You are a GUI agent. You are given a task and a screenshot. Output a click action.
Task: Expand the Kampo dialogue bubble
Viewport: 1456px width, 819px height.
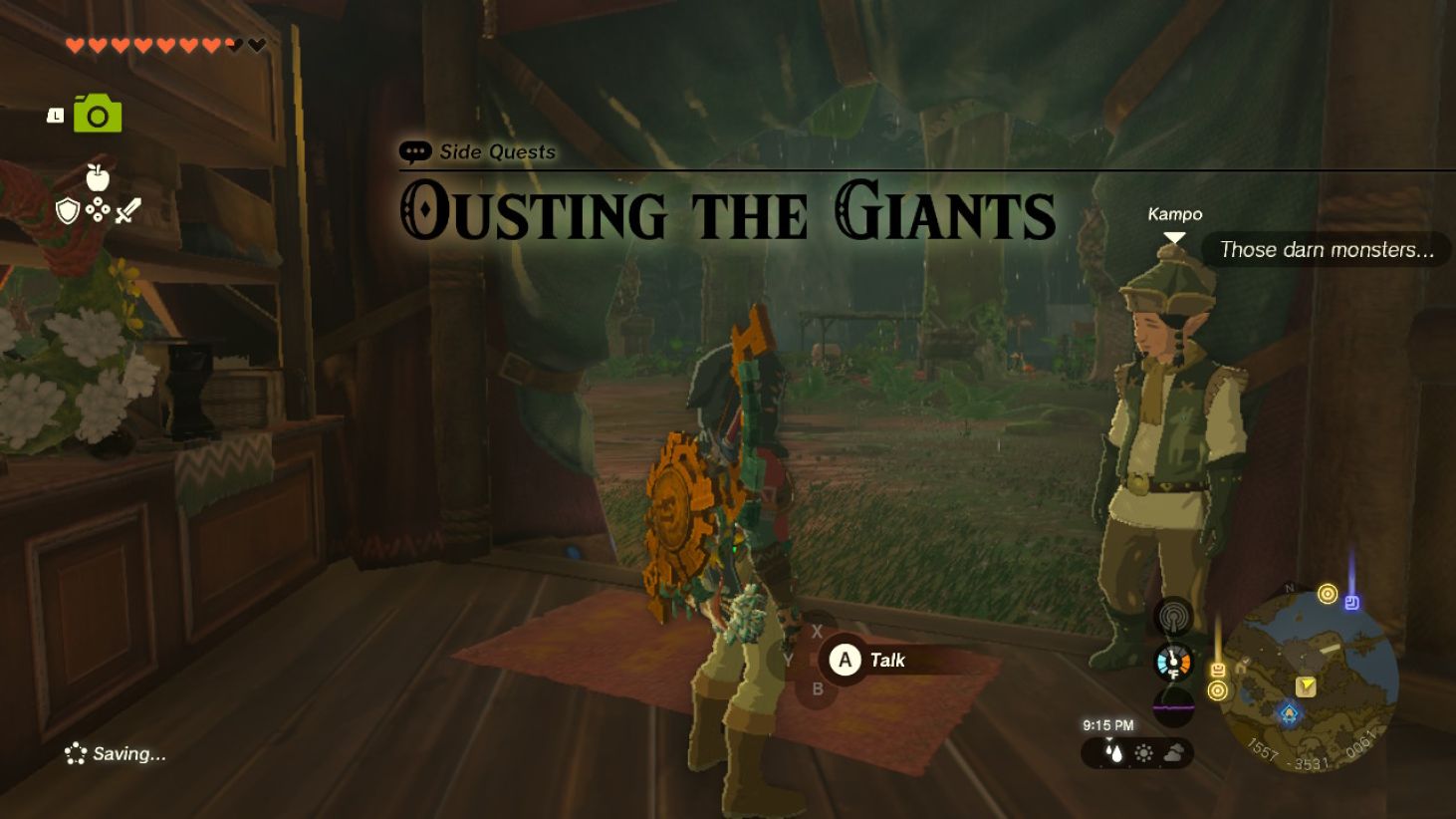point(1326,250)
